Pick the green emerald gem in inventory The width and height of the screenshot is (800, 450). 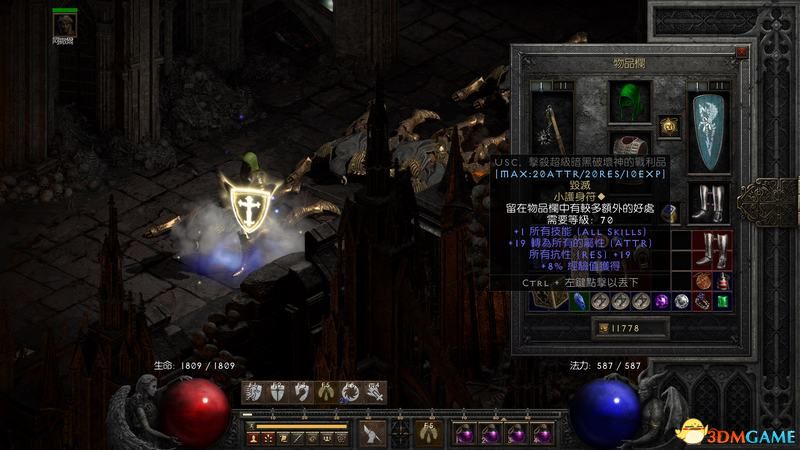click(723, 300)
